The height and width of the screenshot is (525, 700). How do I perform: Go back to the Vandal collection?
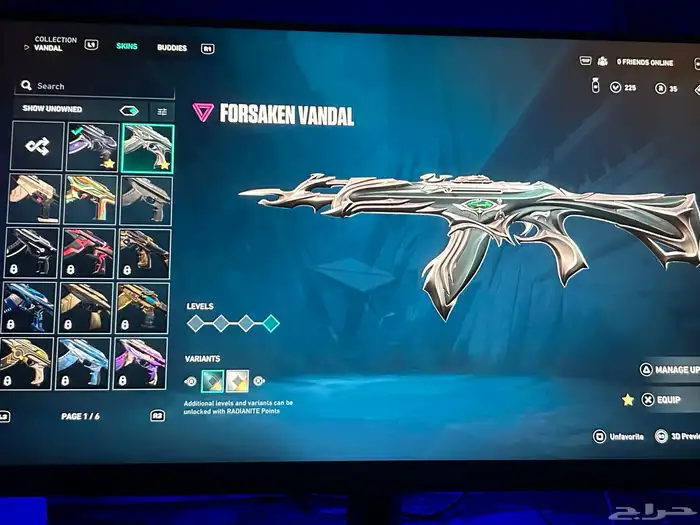(48, 44)
